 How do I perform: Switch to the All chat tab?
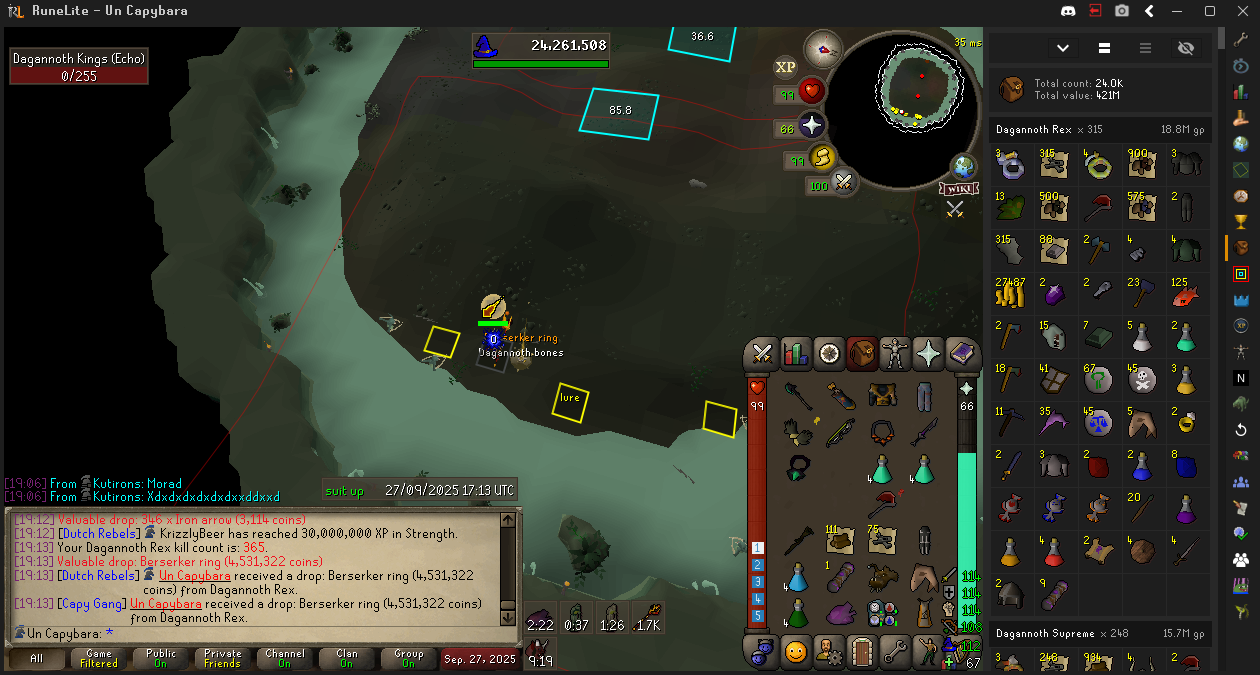coord(37,658)
